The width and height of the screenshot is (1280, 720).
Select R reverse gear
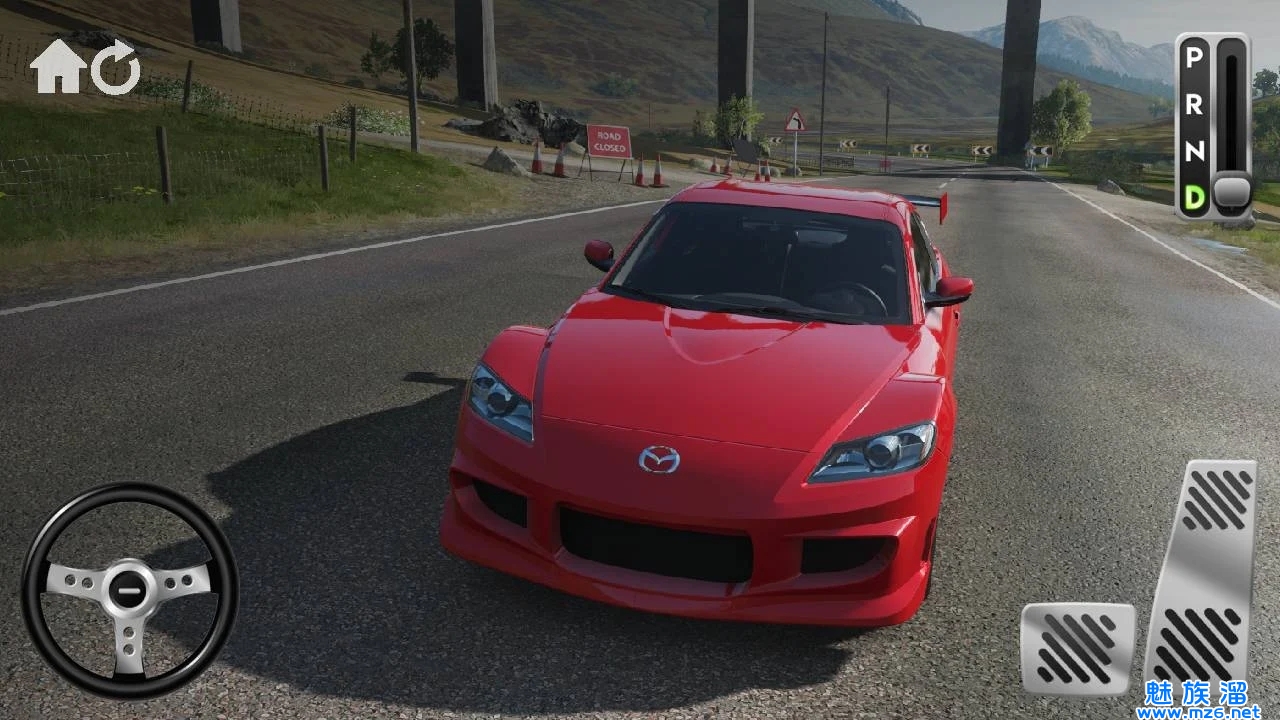1193,105
